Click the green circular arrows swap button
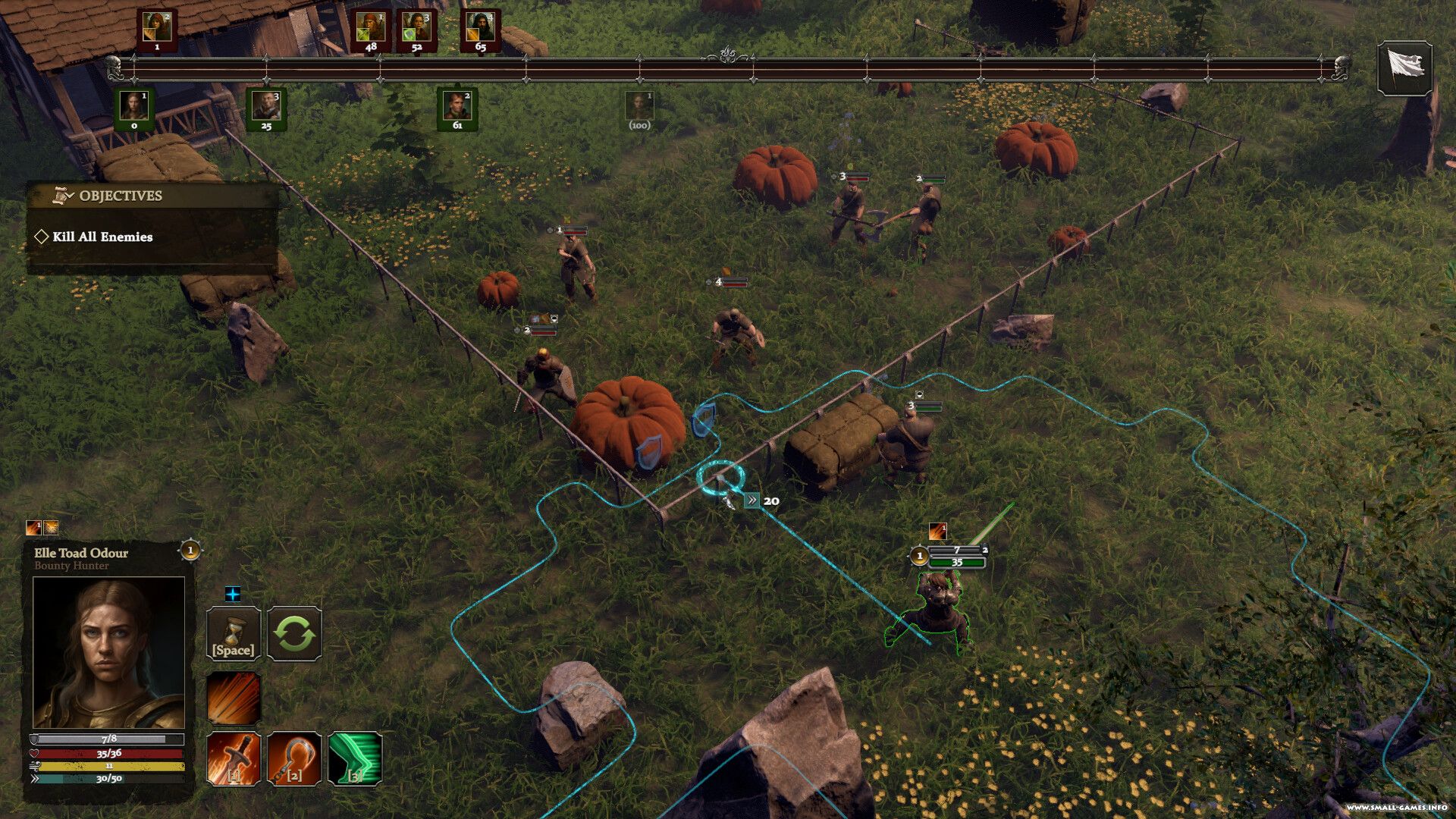Screen dimensions: 1456x819 coord(294,633)
